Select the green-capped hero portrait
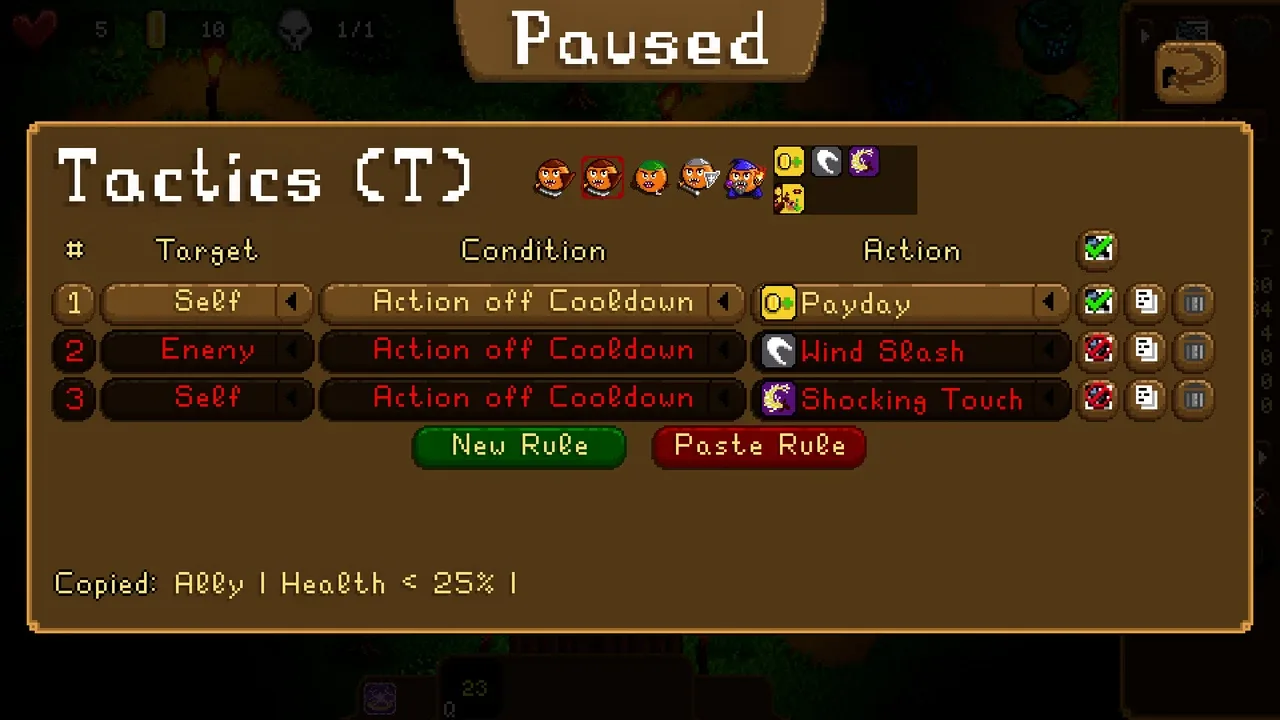The image size is (1280, 720). click(x=650, y=178)
